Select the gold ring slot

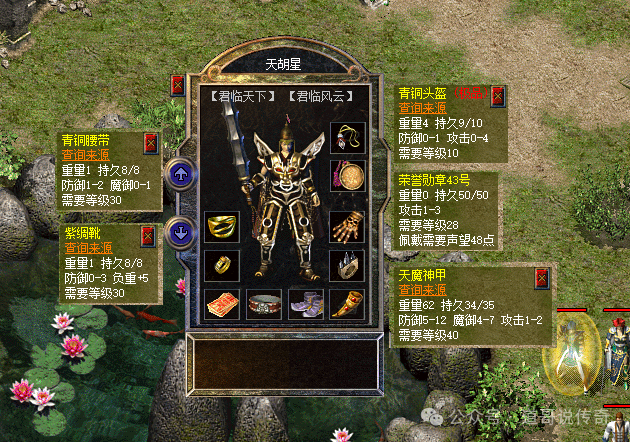tap(222, 265)
